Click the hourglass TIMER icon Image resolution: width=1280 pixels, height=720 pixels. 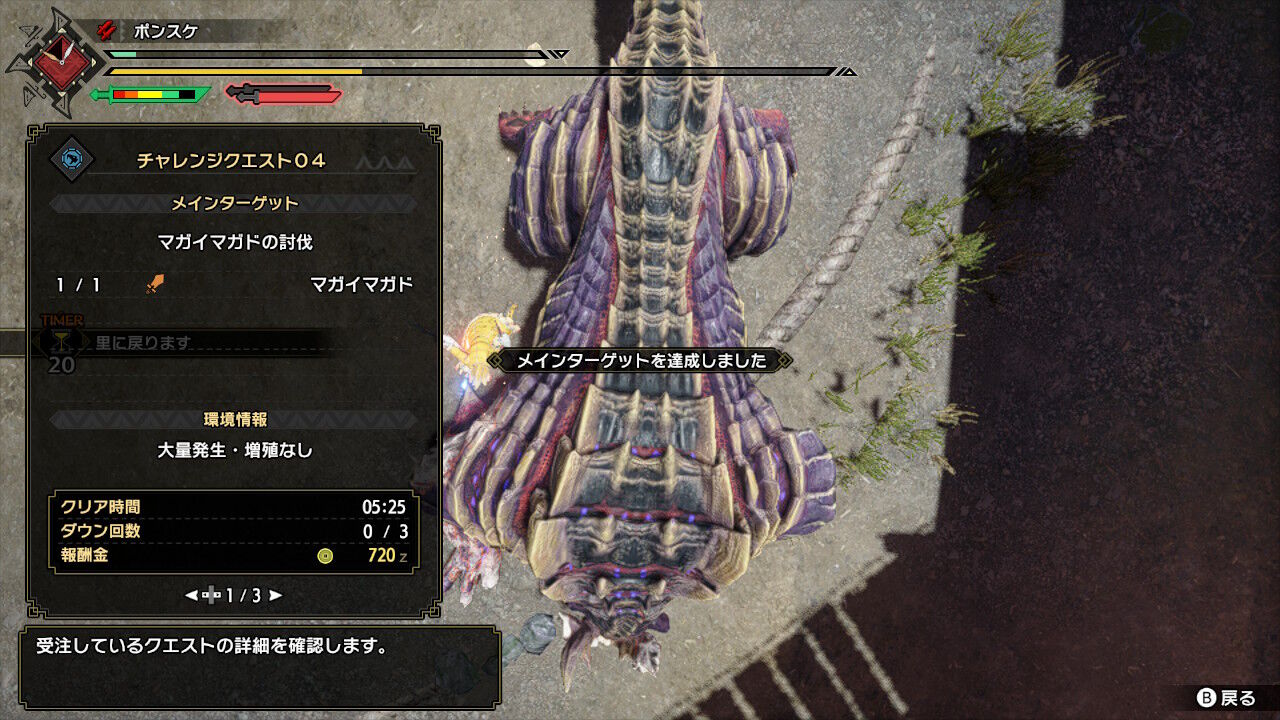(62, 339)
